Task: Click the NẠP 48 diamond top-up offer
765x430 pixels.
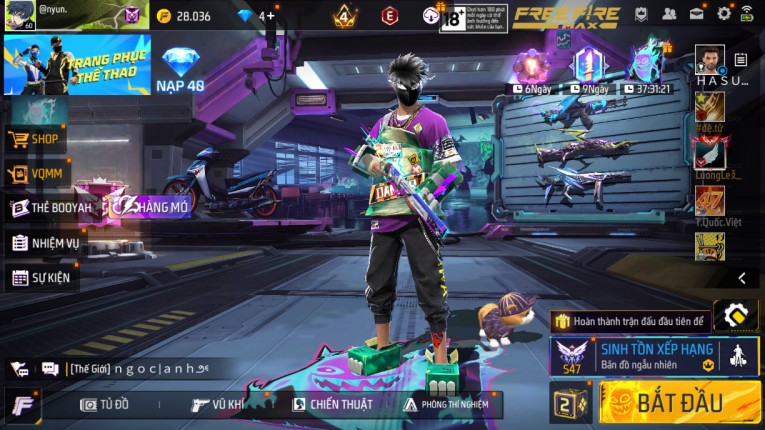Action: [180, 68]
